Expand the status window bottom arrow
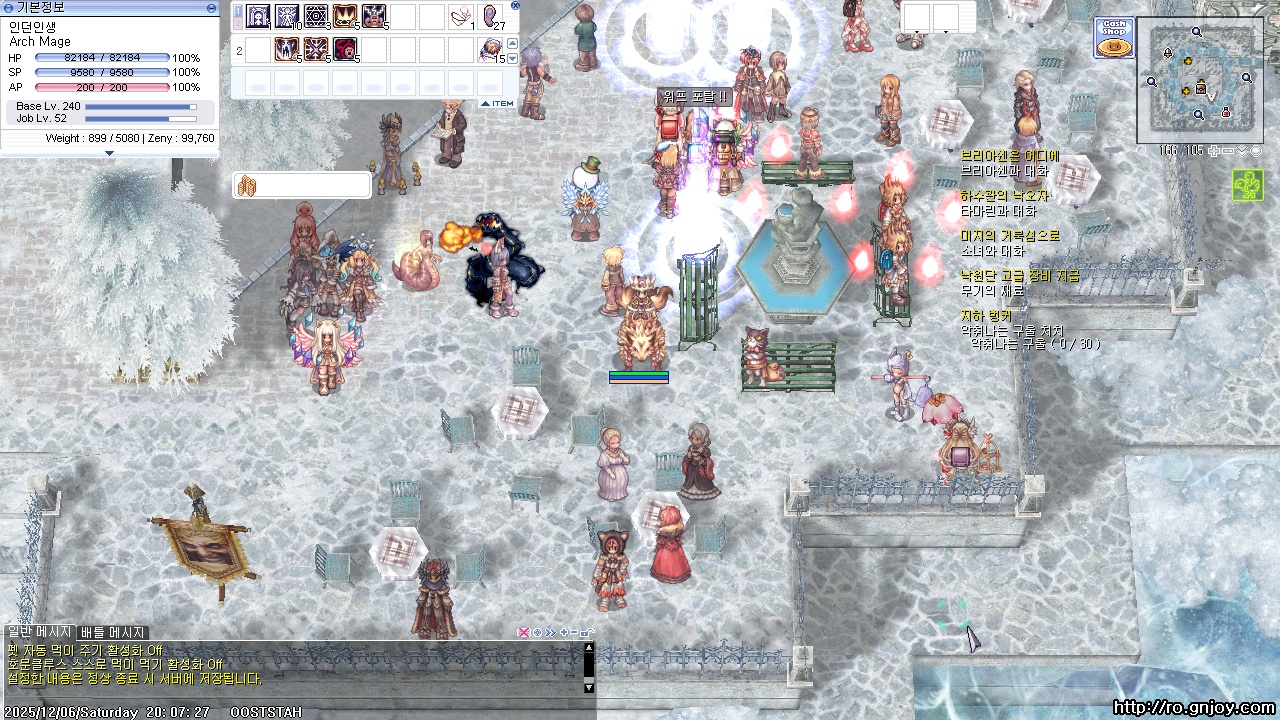This screenshot has height=720, width=1280. pyautogui.click(x=109, y=153)
